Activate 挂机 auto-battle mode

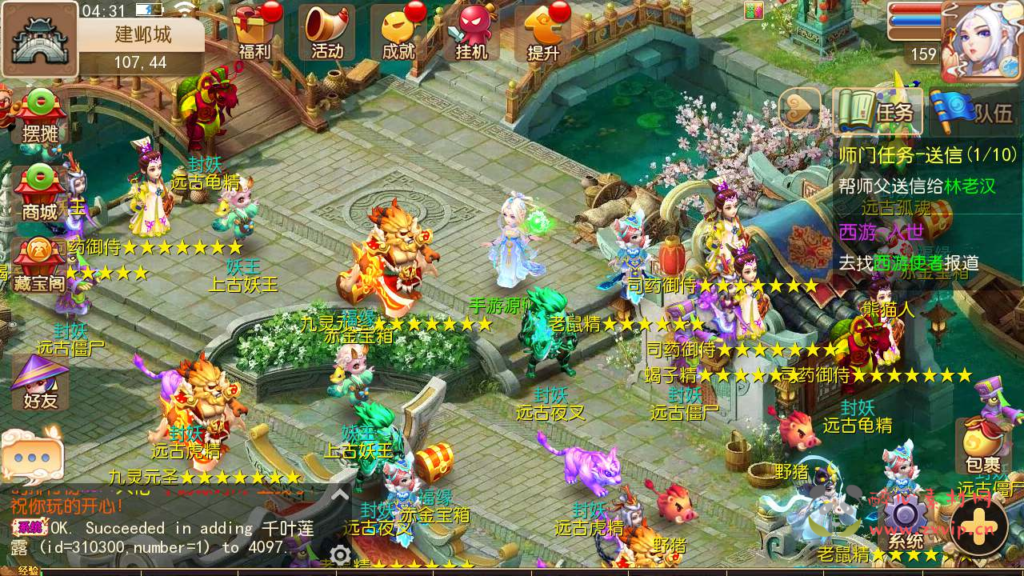[471, 31]
